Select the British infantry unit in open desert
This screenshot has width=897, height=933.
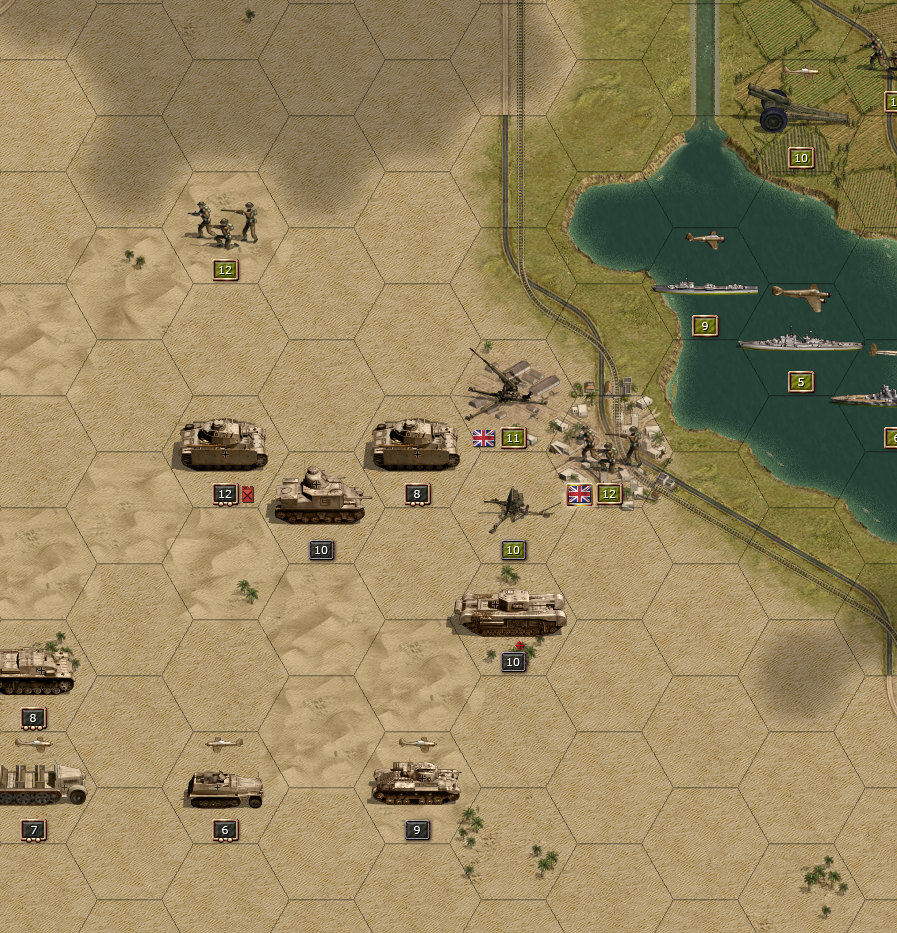click(224, 223)
